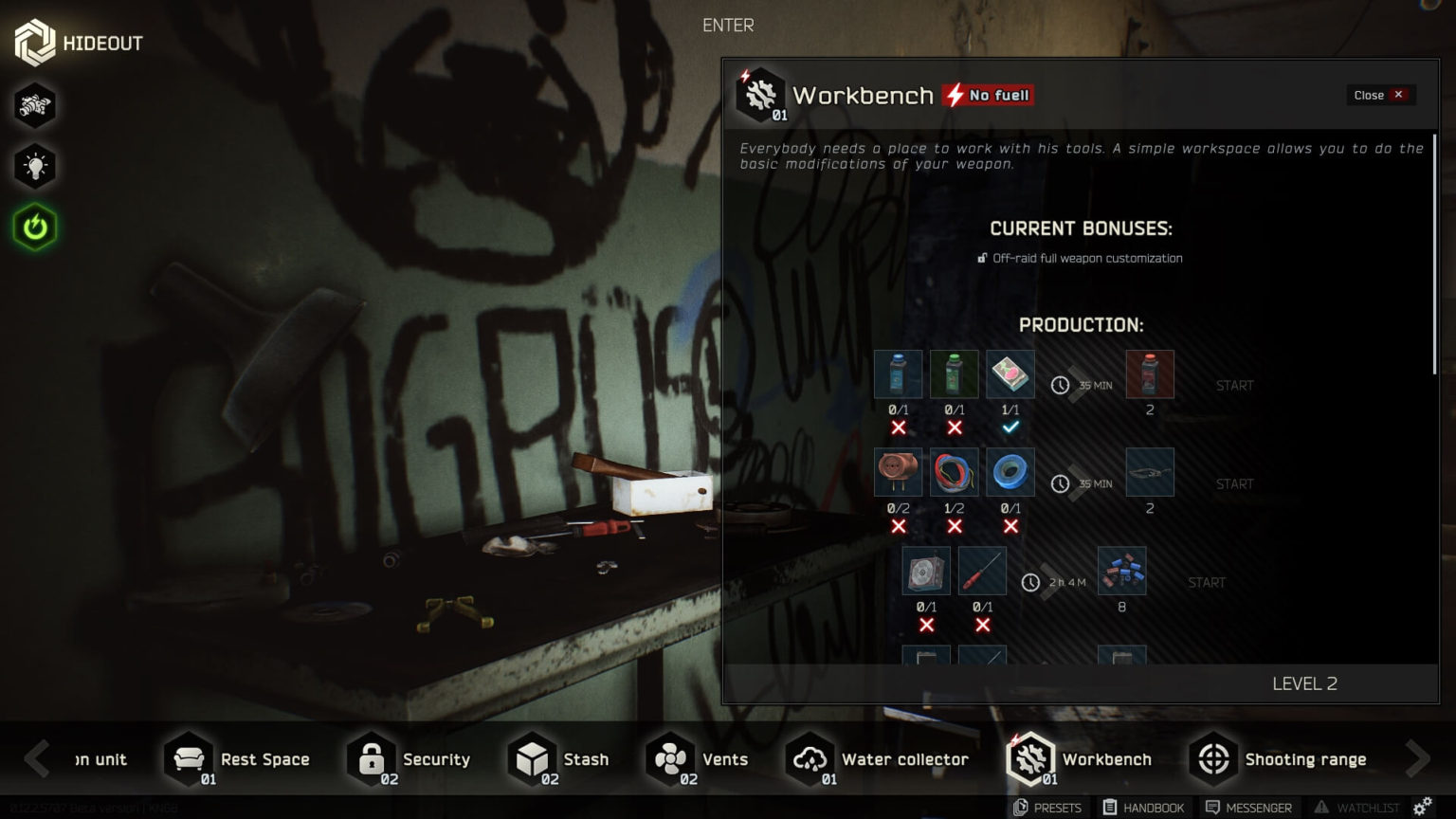1456x819 pixels.
Task: Click the red No fuel warning indicator
Action: 989,95
